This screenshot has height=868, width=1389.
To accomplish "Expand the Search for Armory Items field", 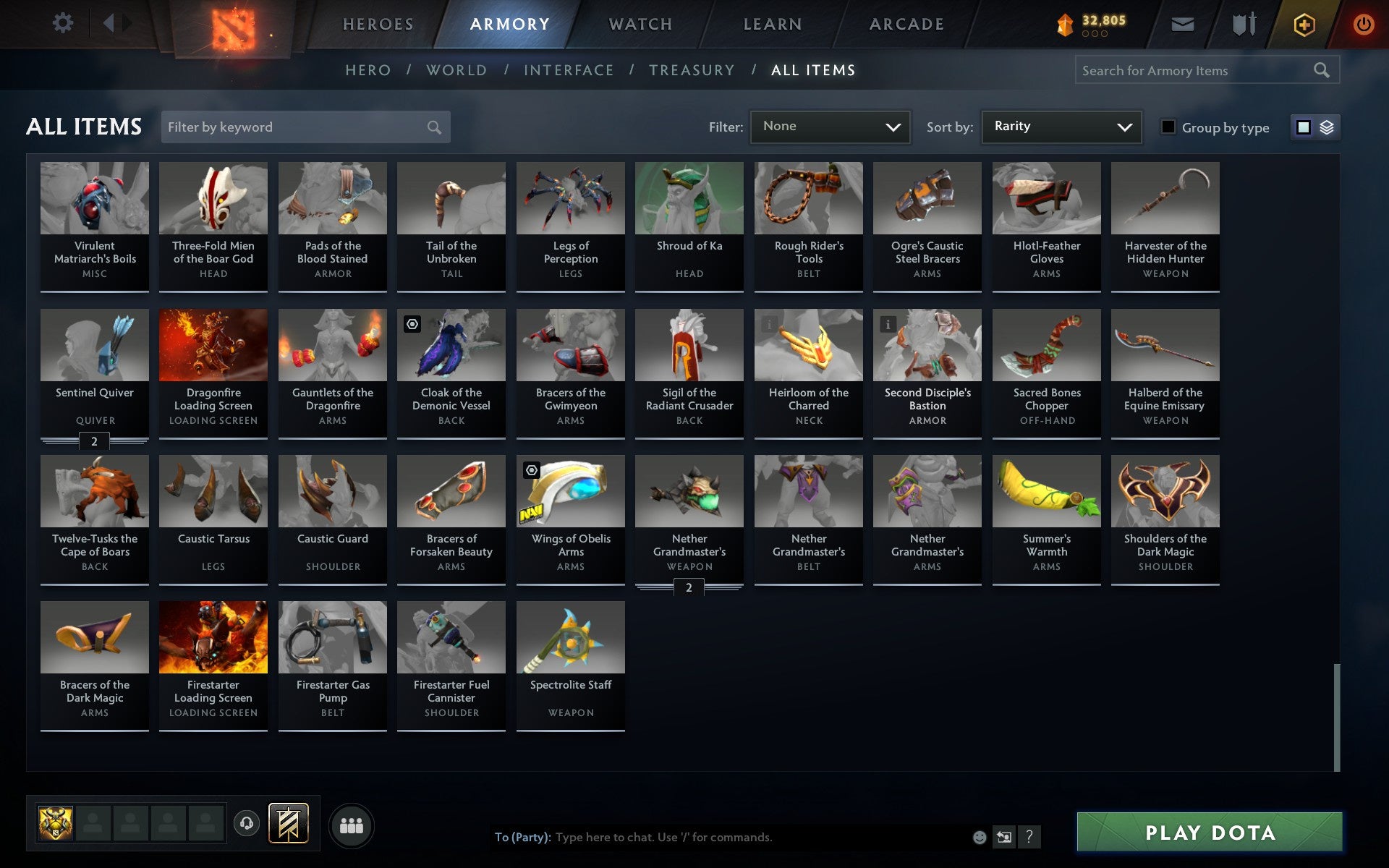I will (x=1201, y=70).
